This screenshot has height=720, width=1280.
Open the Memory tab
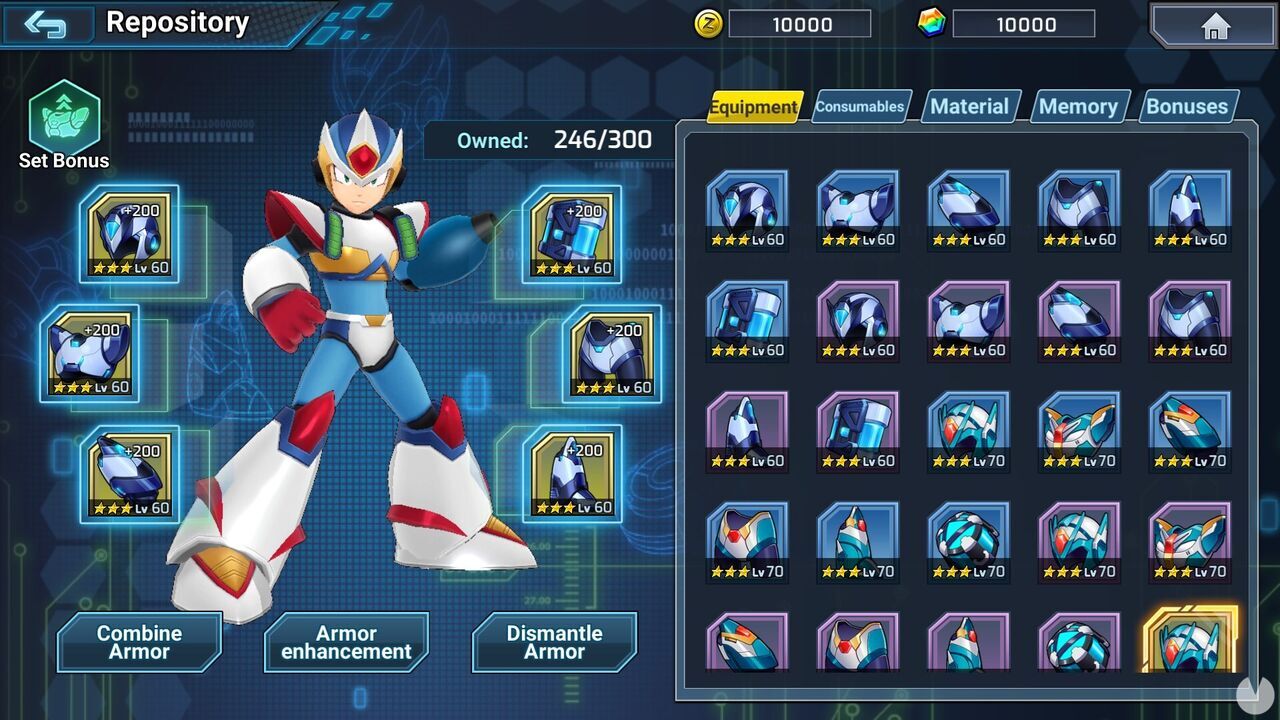coord(1079,105)
